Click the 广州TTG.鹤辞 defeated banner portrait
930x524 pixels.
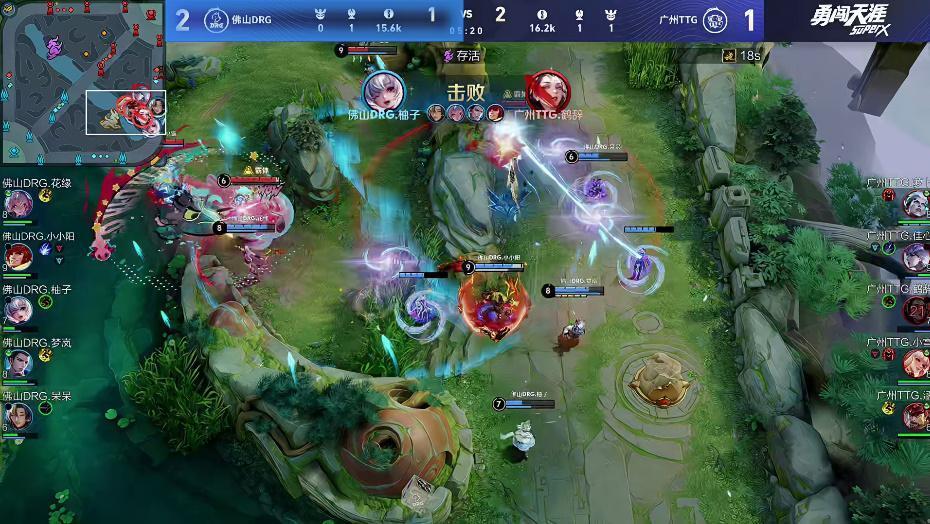(547, 91)
